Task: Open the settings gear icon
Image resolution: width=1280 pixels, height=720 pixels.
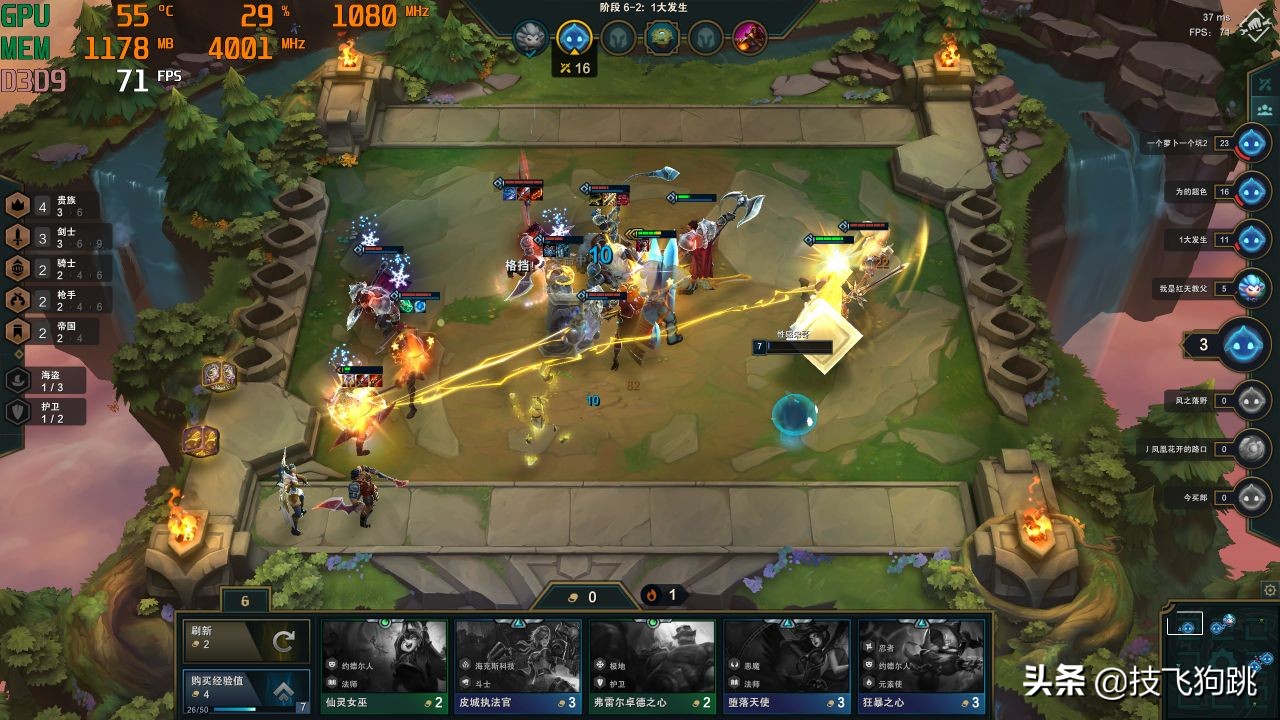Action: pos(1269,590)
